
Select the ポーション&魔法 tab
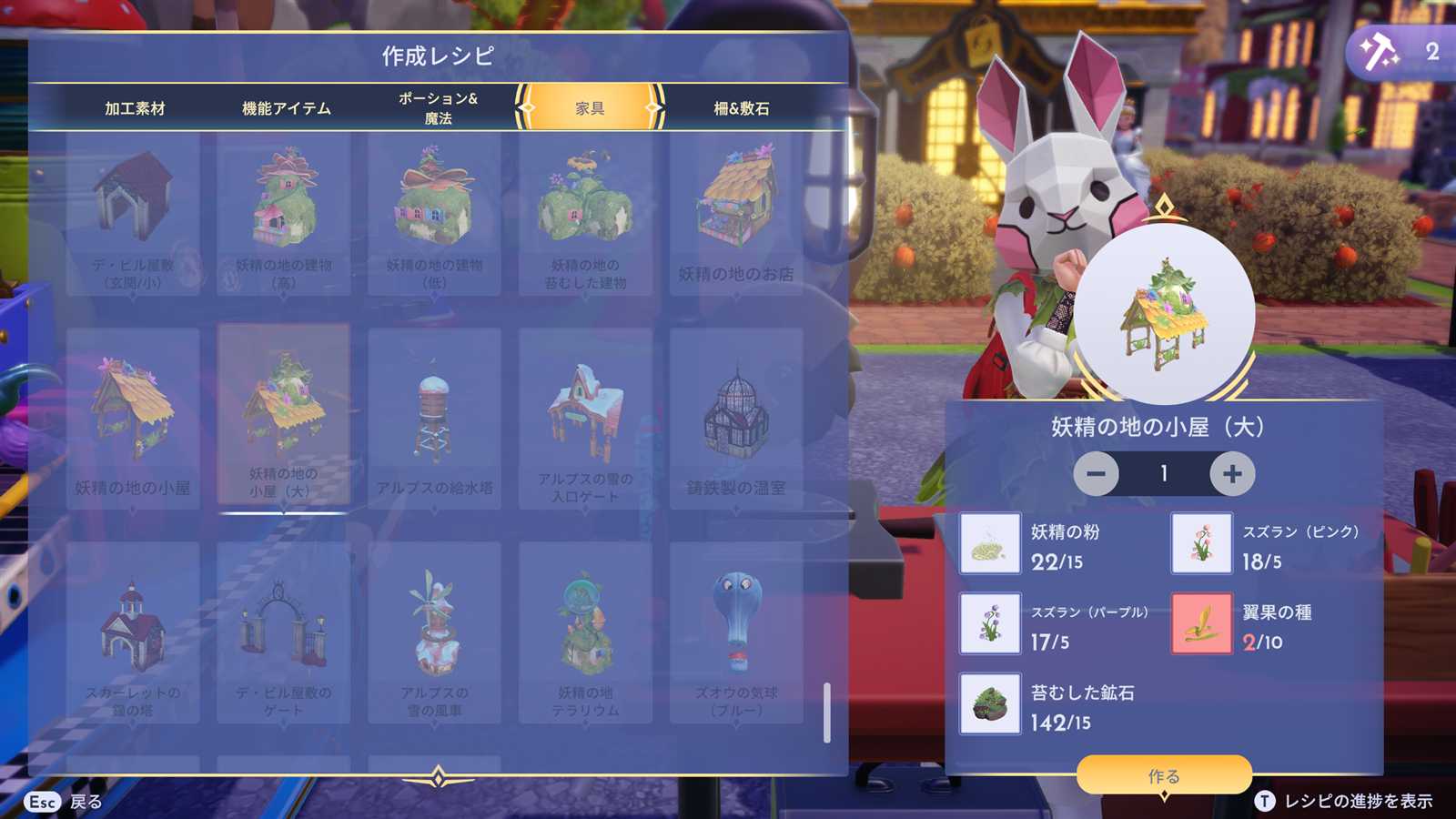438,108
